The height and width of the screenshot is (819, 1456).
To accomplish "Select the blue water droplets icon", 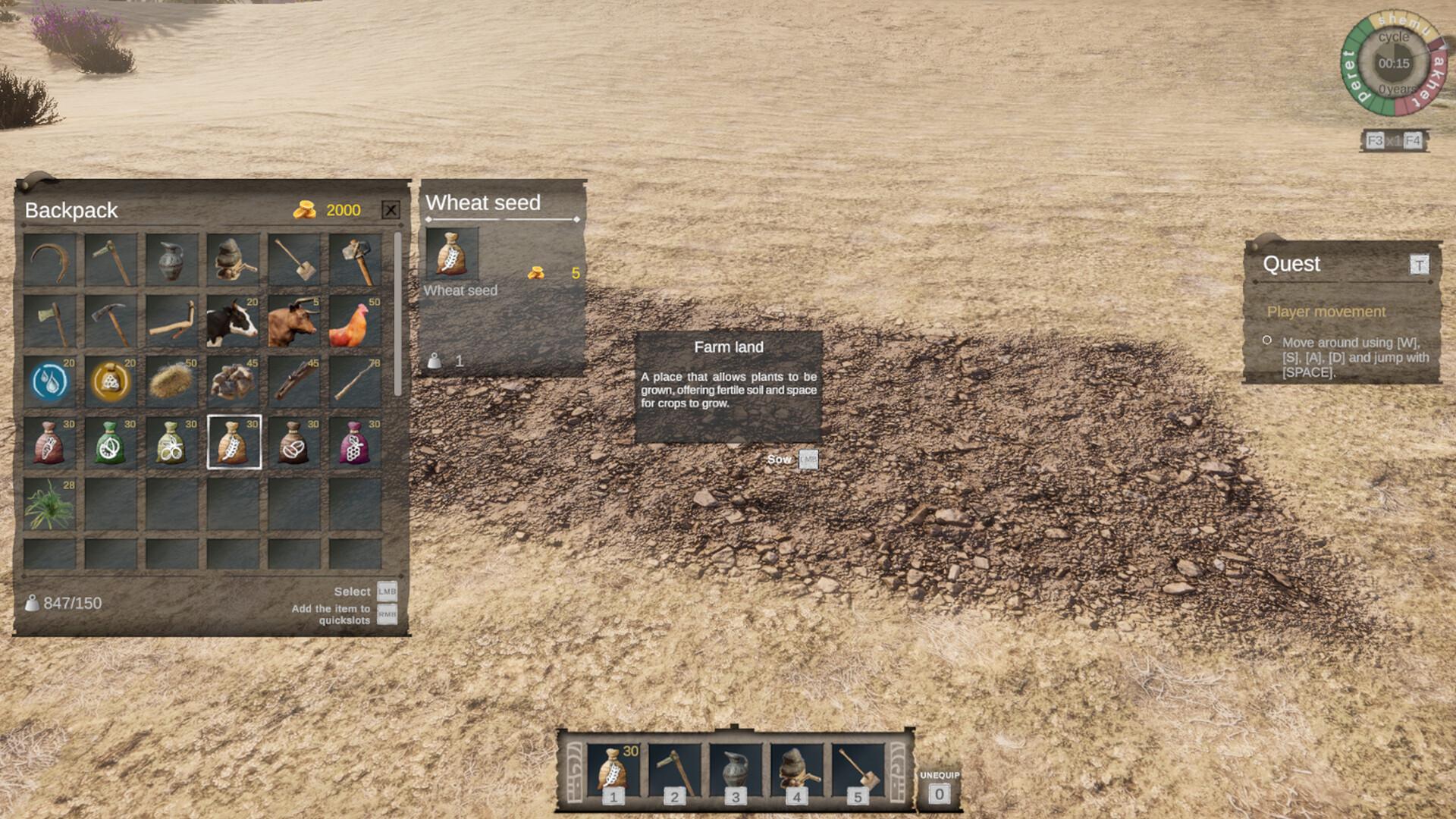I will [x=49, y=381].
